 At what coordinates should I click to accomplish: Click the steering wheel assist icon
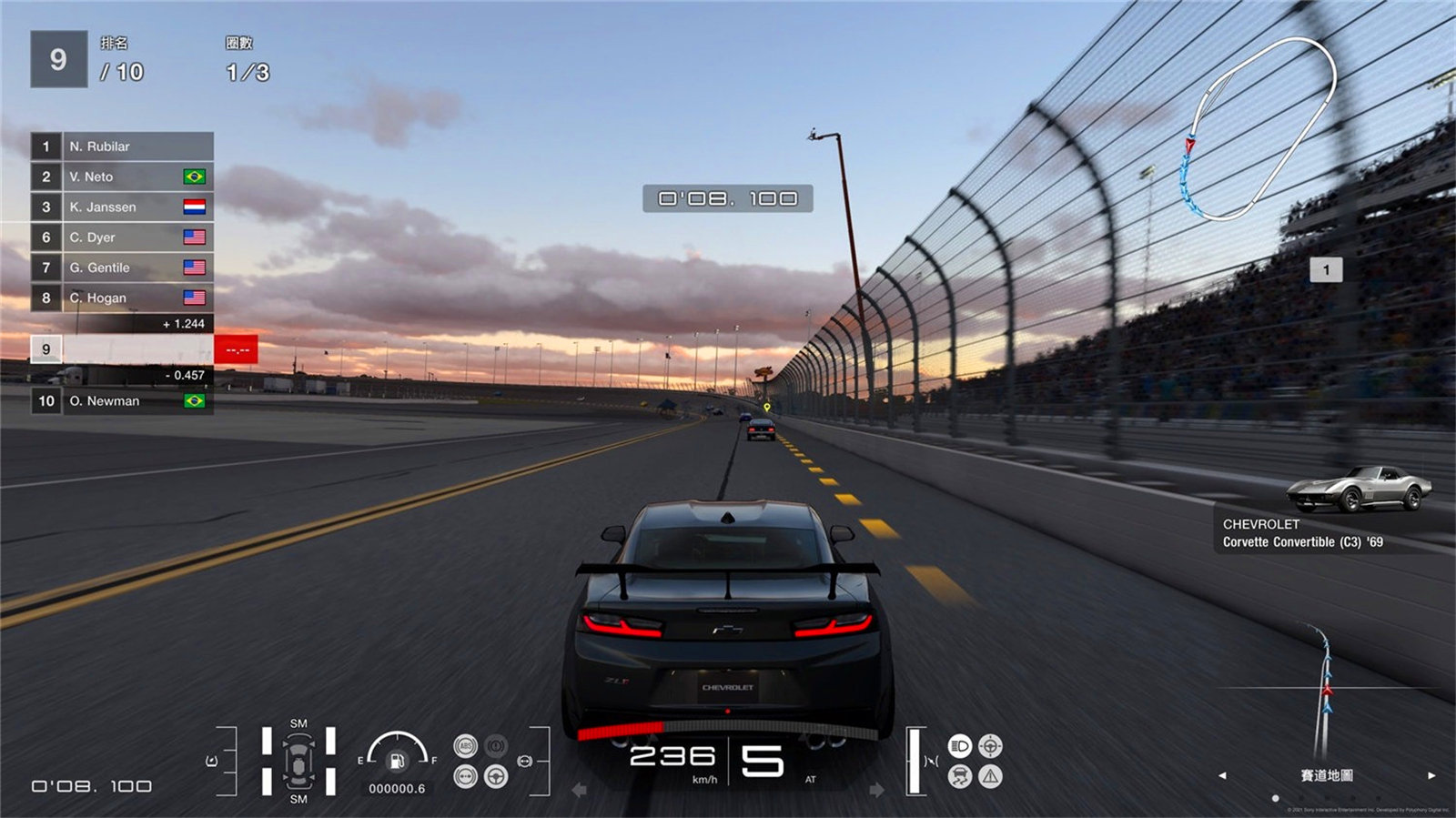tap(496, 776)
